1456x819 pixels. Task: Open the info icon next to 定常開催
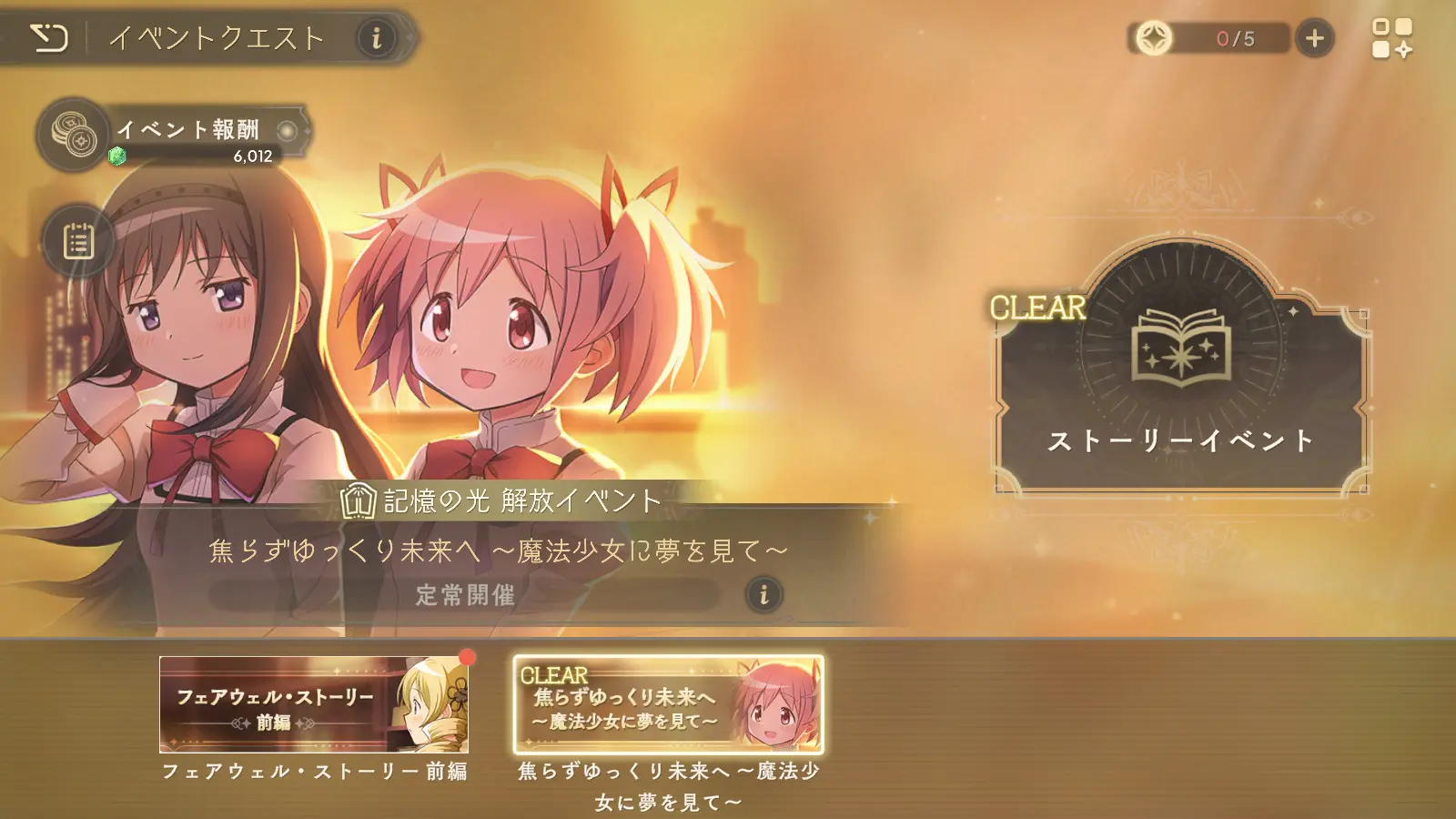(763, 596)
